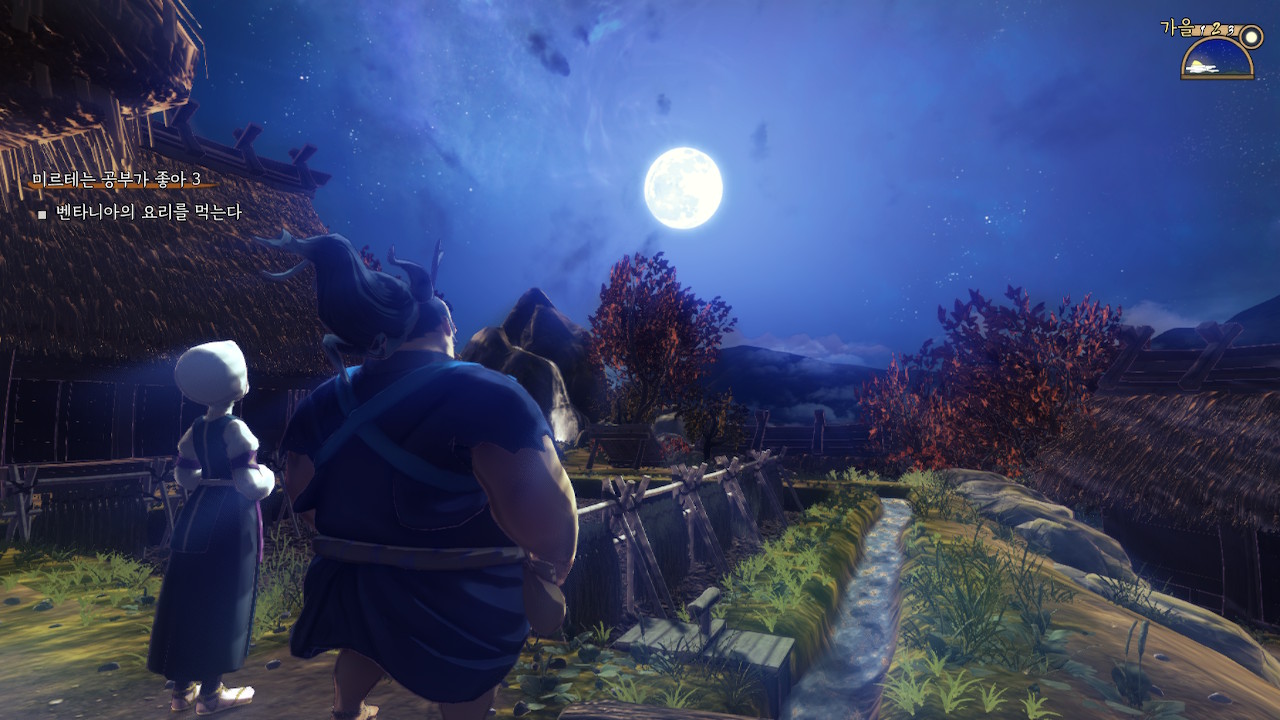Open the day-night clock dial icon
Viewport: 1280px width, 720px height.
click(x=1217, y=59)
